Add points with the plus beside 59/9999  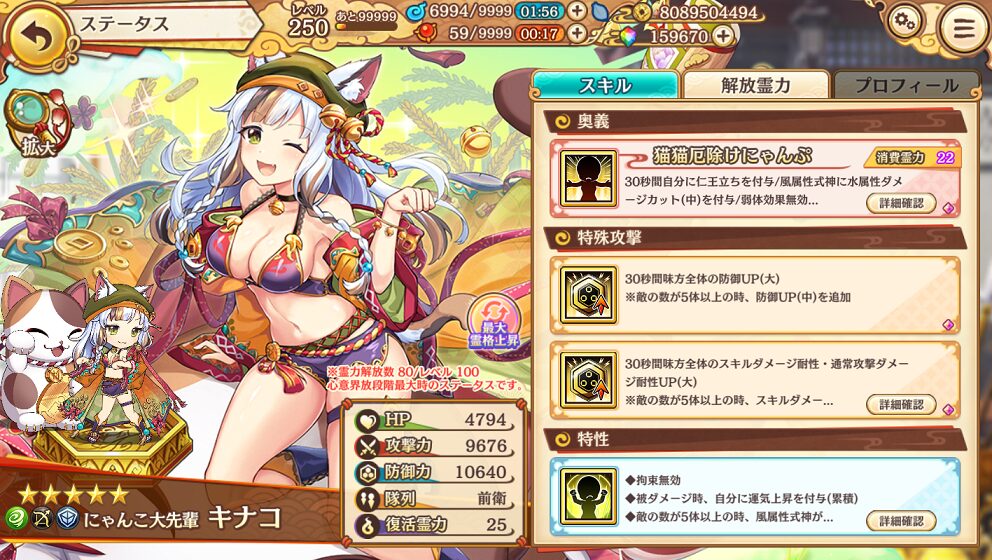[577, 33]
